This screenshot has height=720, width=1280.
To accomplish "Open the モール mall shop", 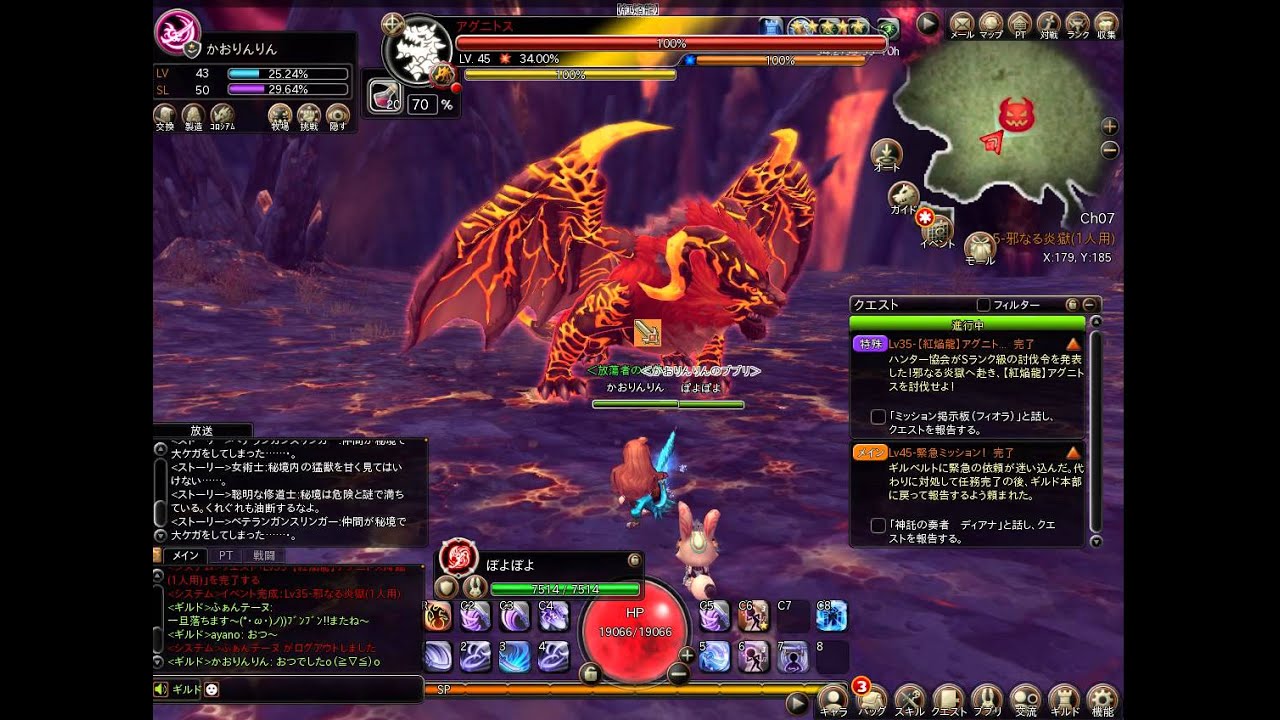I will tap(979, 246).
